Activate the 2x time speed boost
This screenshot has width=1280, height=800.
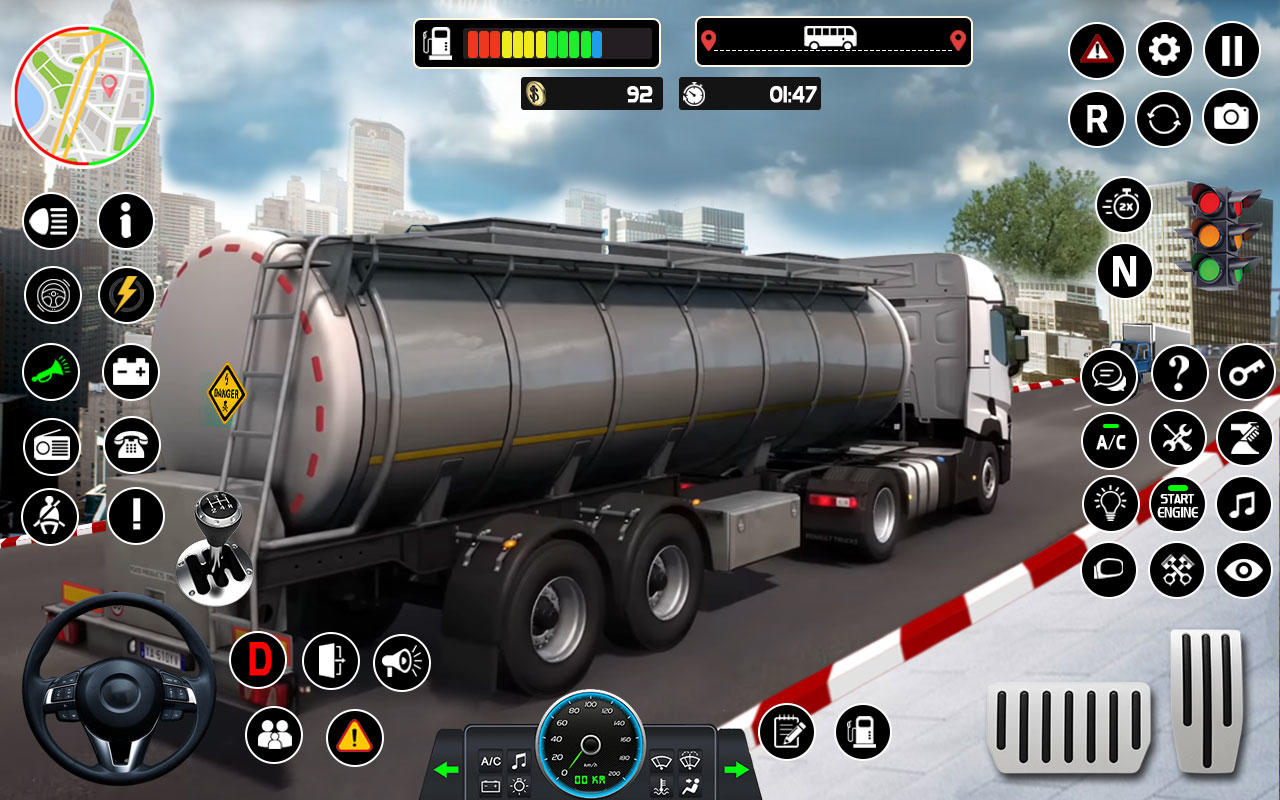[x=1123, y=205]
